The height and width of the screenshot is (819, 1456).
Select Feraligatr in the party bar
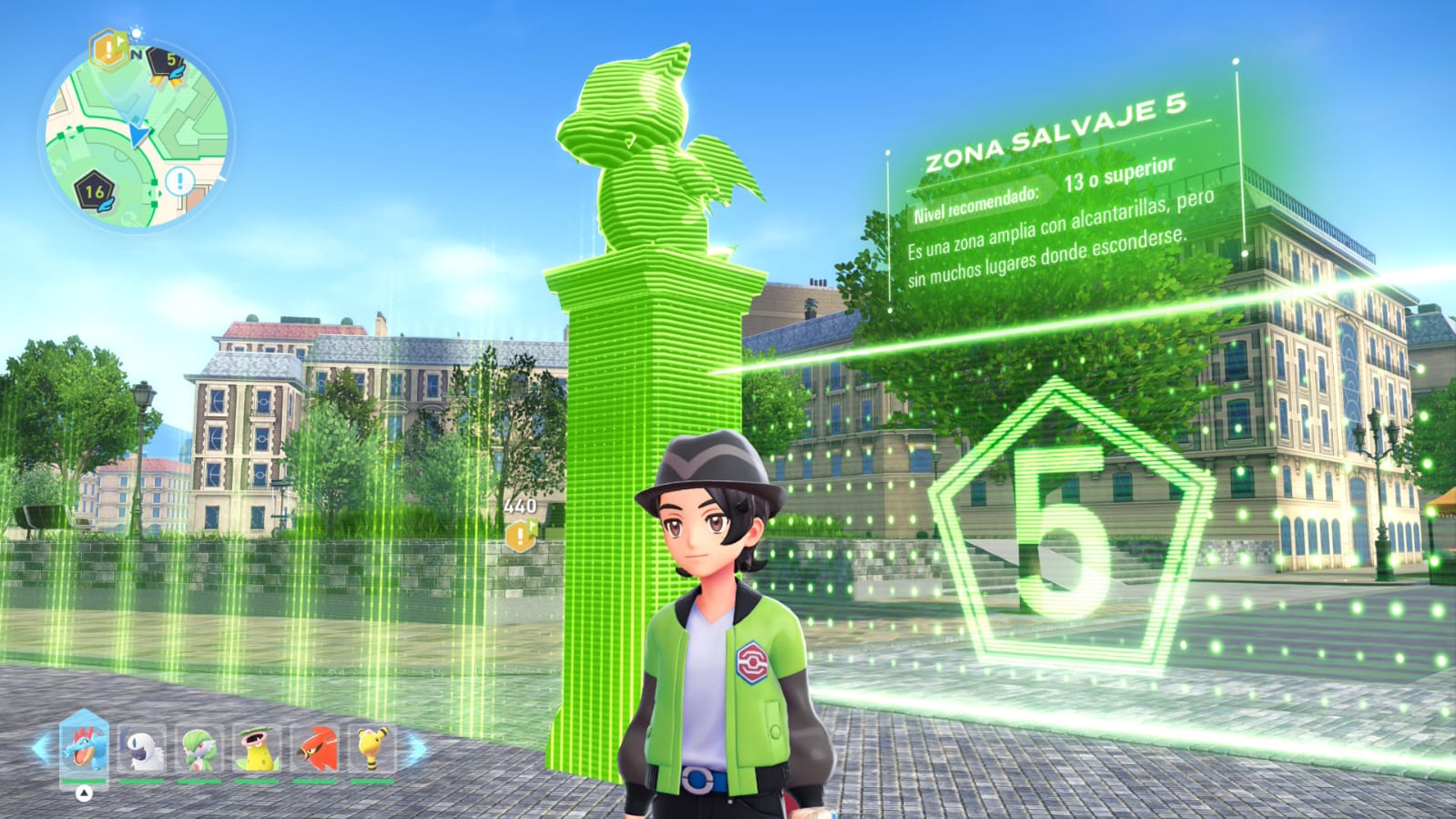coord(84,747)
